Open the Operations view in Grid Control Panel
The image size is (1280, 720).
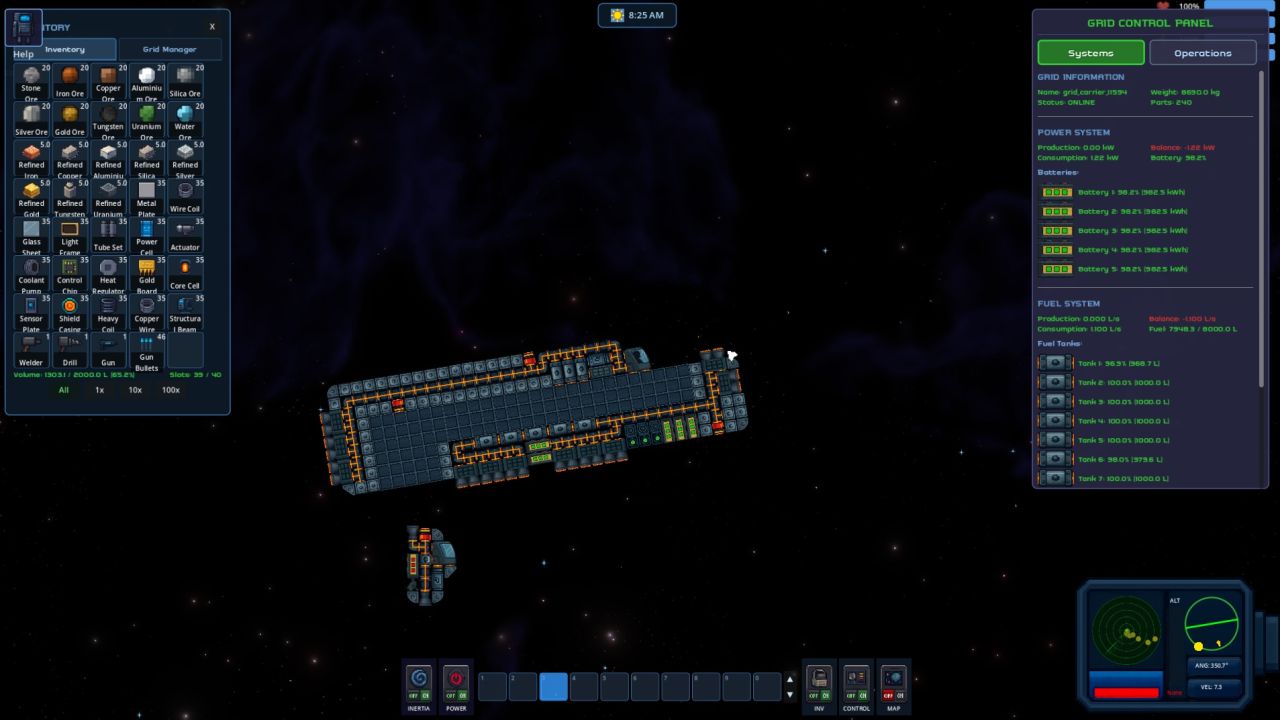1203,52
